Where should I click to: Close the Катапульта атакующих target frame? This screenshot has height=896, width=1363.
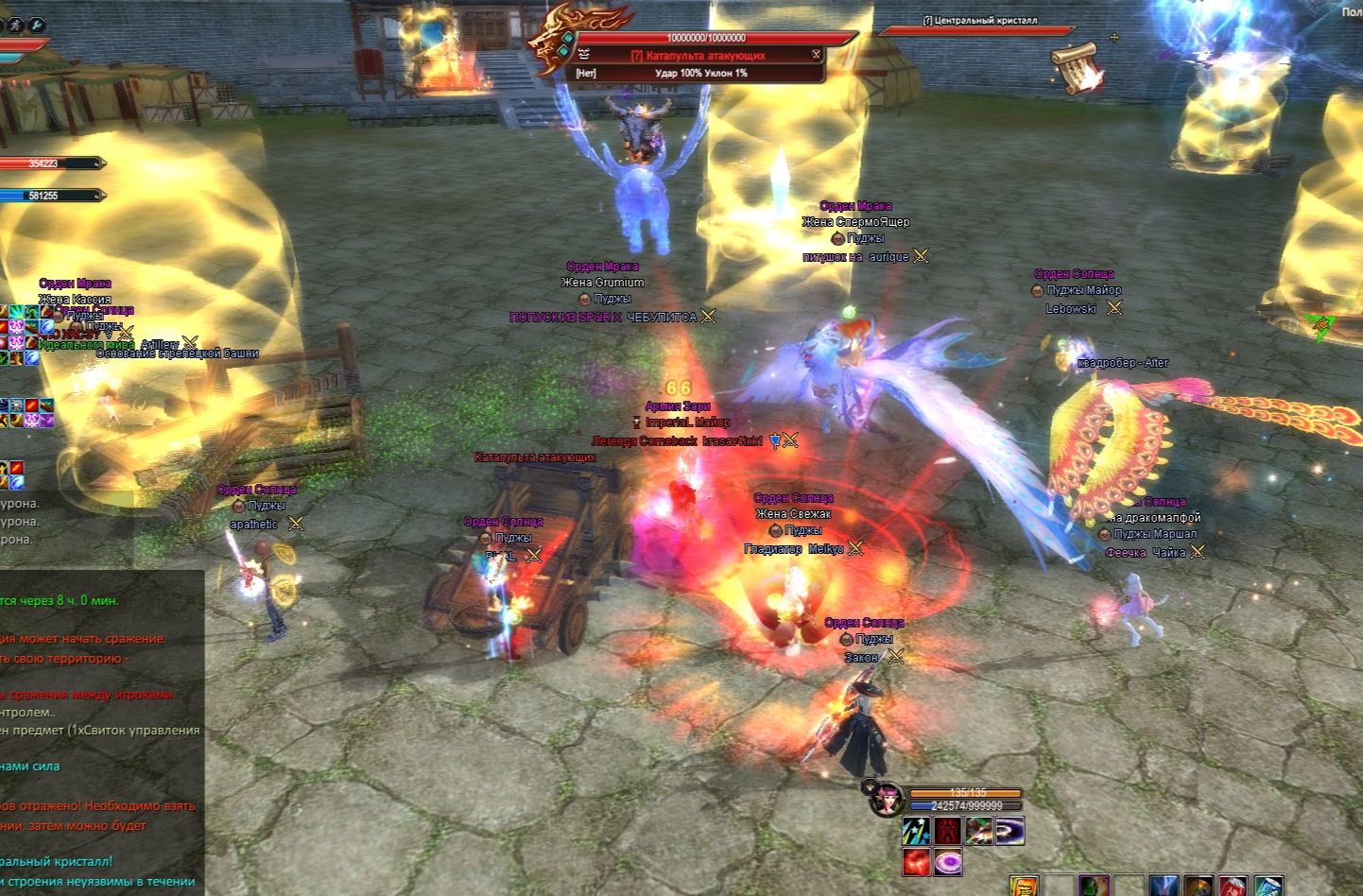tap(816, 55)
